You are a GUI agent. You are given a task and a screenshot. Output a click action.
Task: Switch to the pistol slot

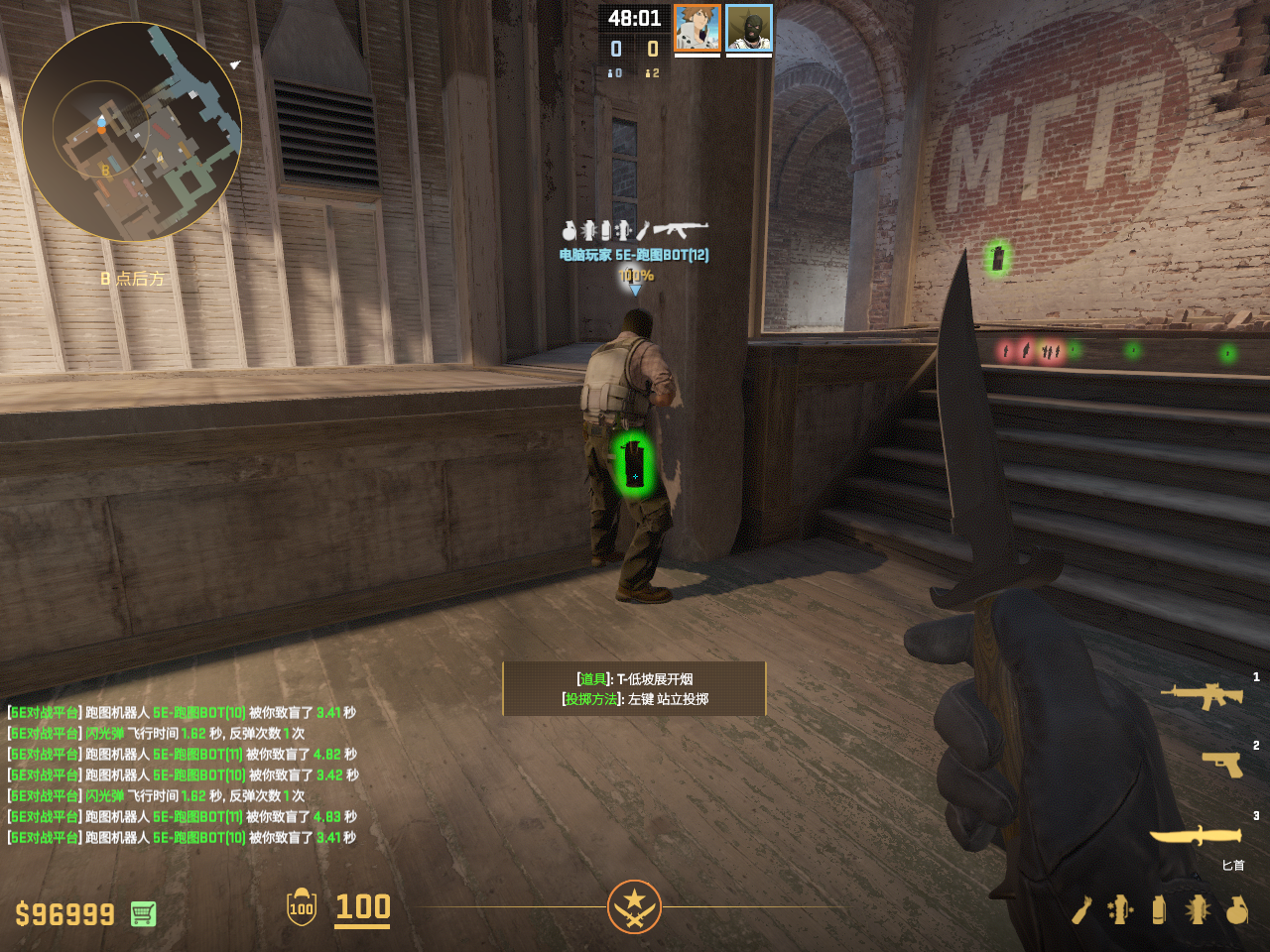(x=1222, y=764)
